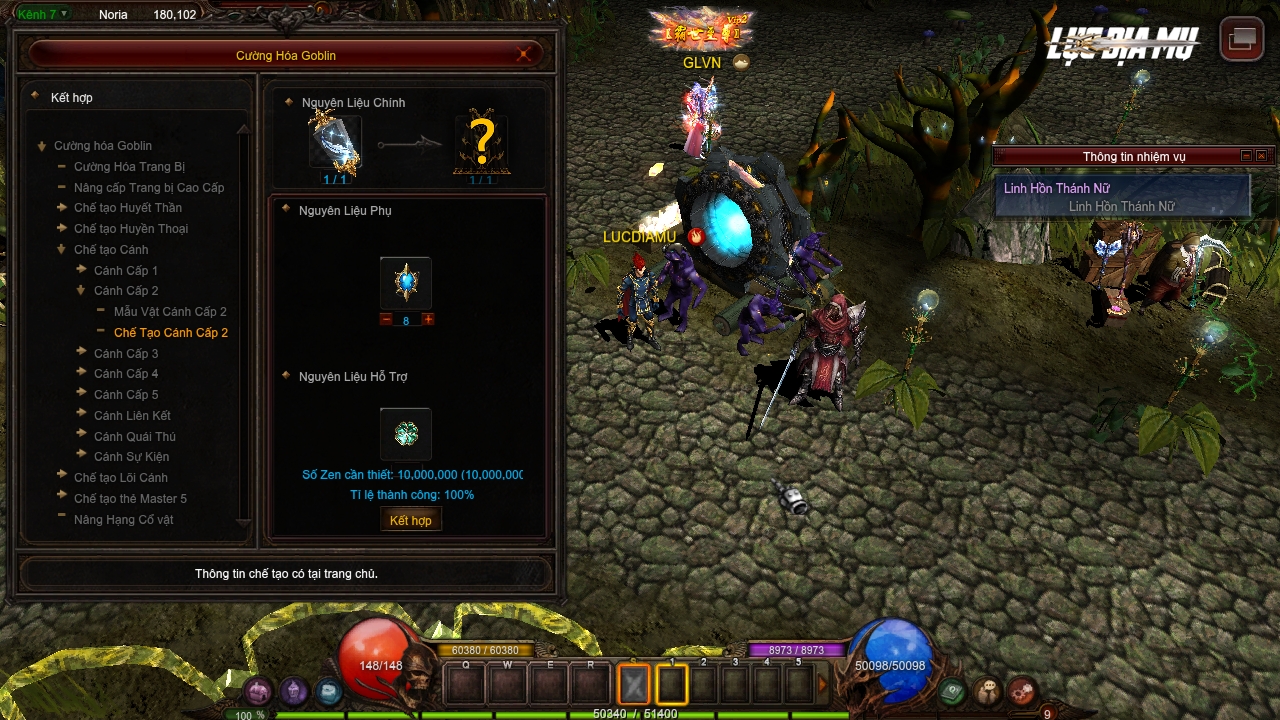This screenshot has height=720, width=1280.
Task: Open the Cánh Liên Kết category
Action: tap(132, 416)
